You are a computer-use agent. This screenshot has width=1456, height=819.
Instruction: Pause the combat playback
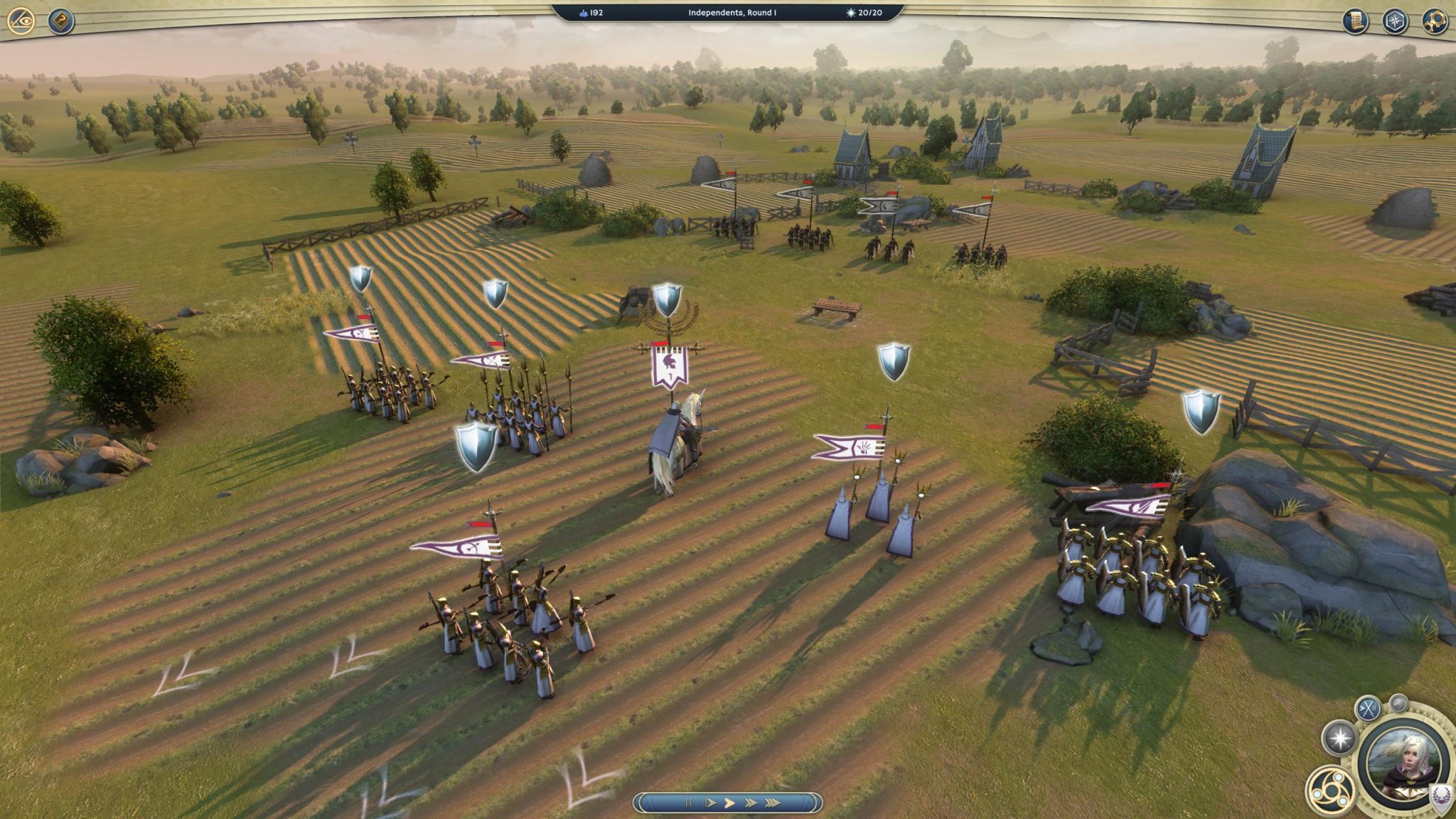tap(687, 803)
